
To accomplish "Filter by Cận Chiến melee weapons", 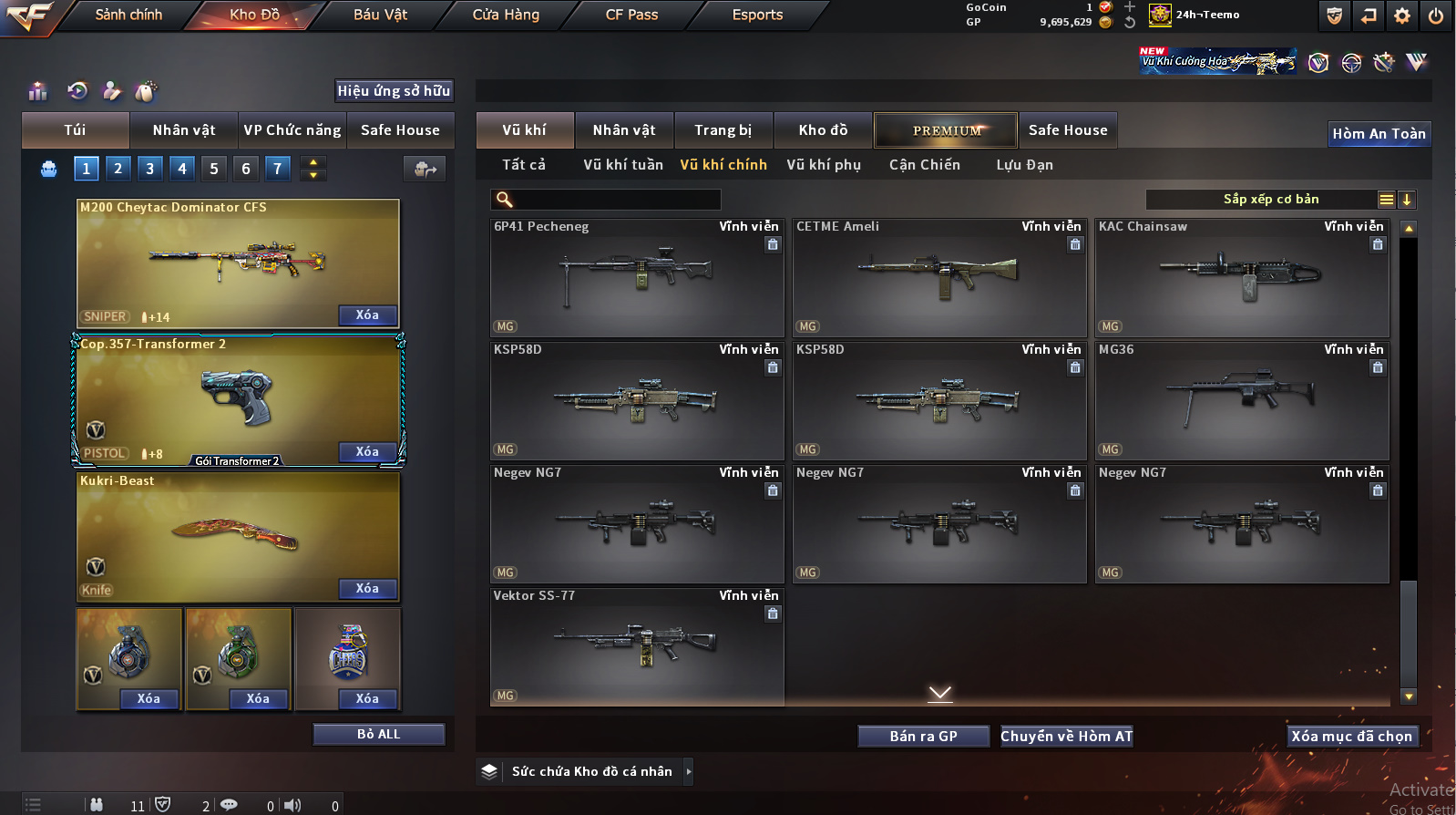I will 925,165.
